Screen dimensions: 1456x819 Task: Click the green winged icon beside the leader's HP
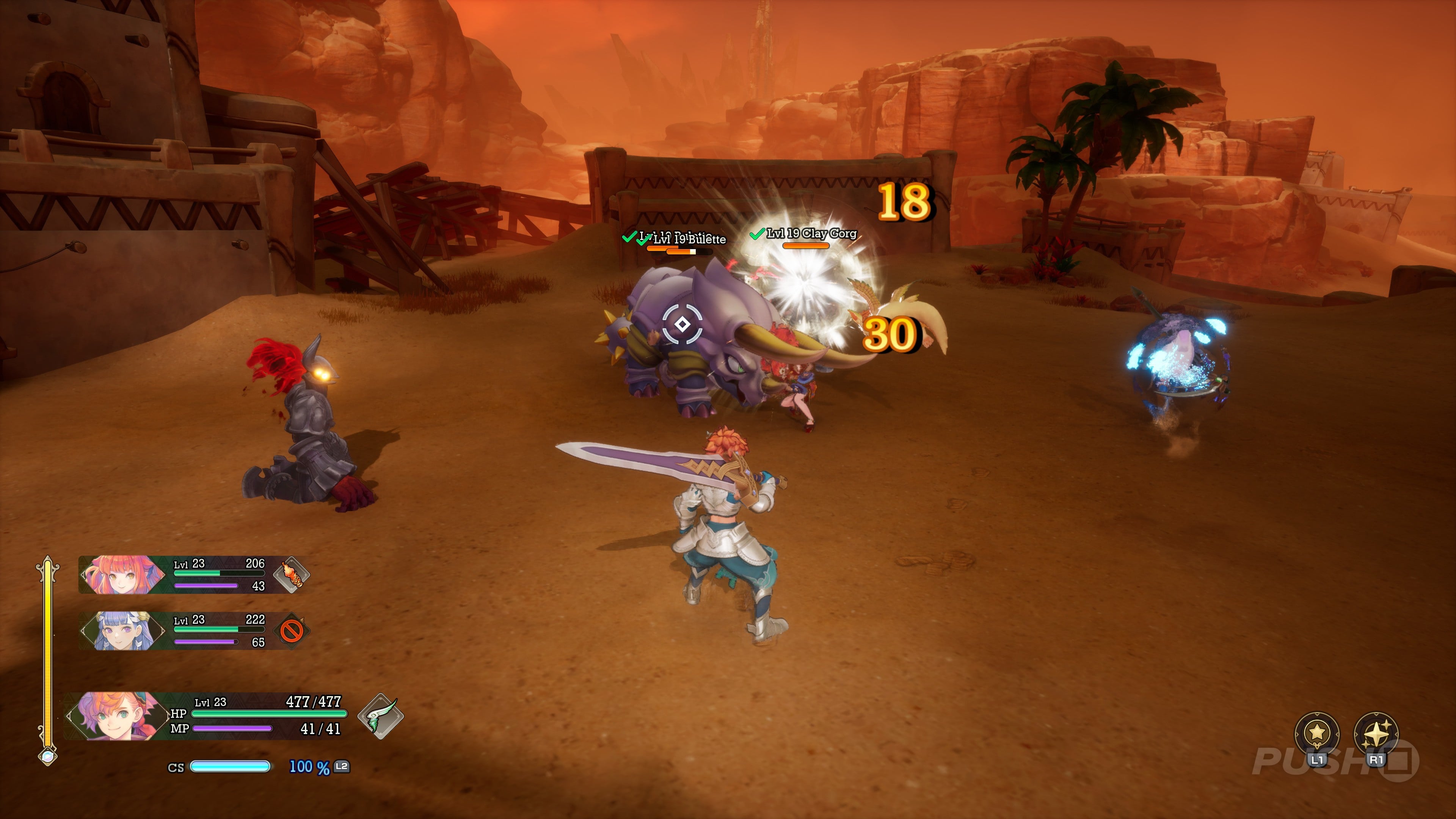click(380, 716)
